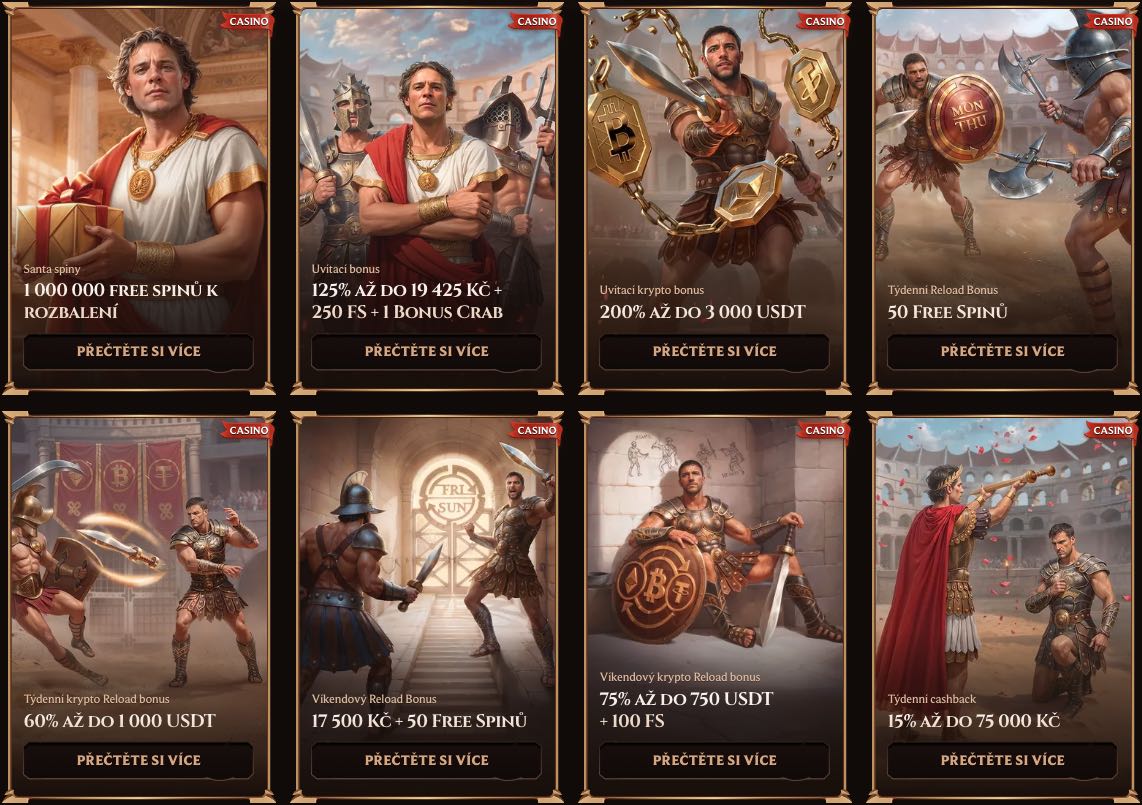The width and height of the screenshot is (1142, 805).
Task: Select the trumpet herald cashback card image
Action: click(x=1002, y=550)
